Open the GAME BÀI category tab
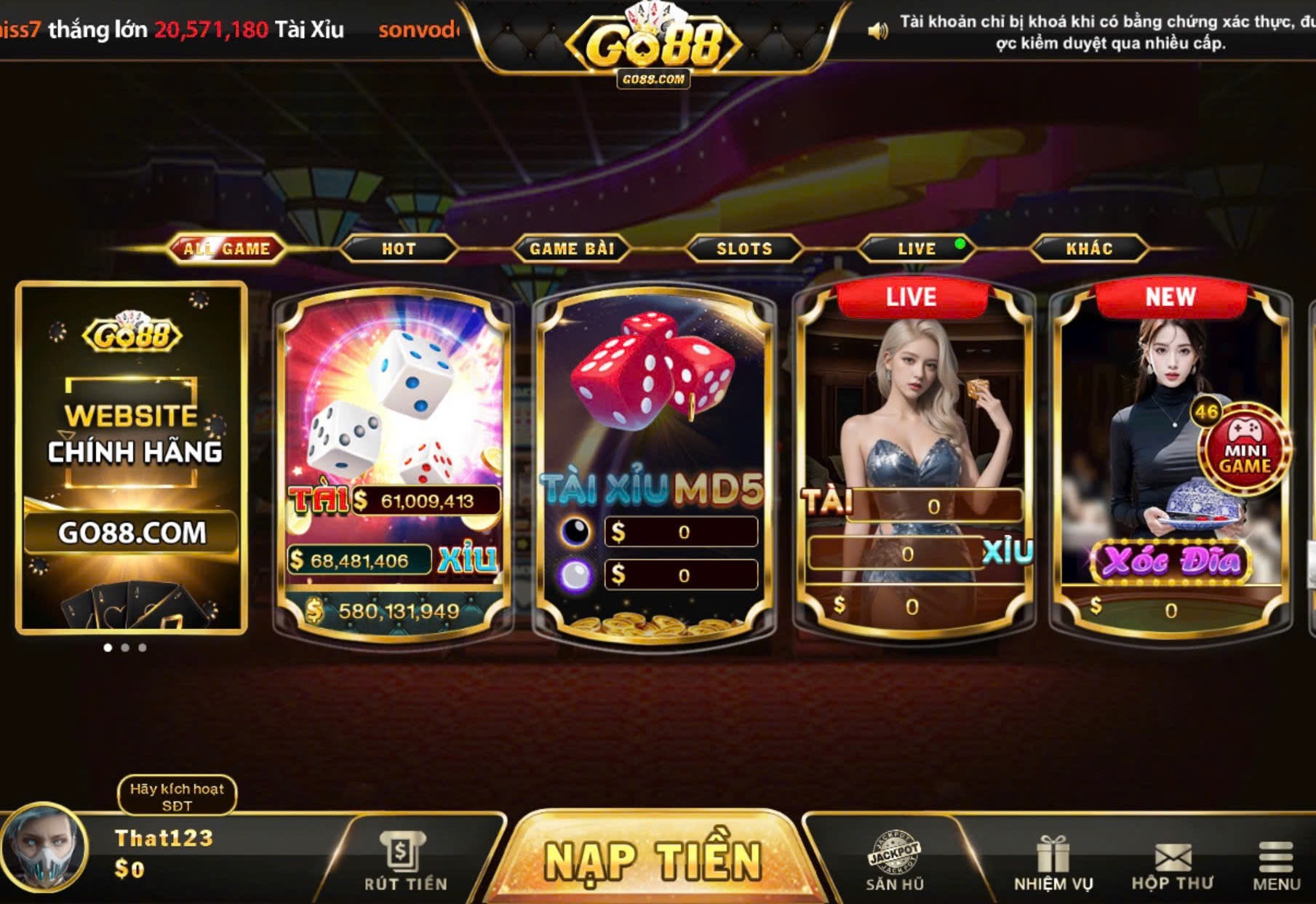 [x=573, y=248]
